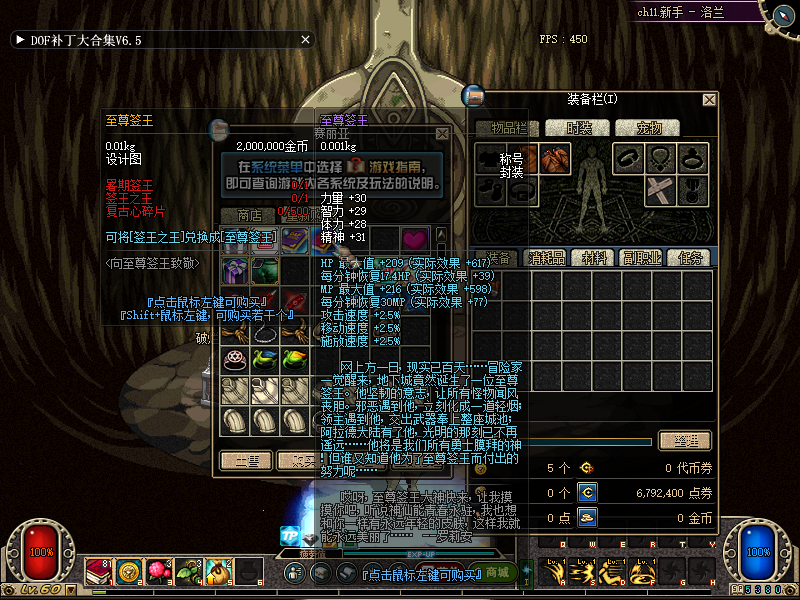Screen dimensions: 800x600
Task: Use the gold coin hotbar item
Action: click(128, 571)
